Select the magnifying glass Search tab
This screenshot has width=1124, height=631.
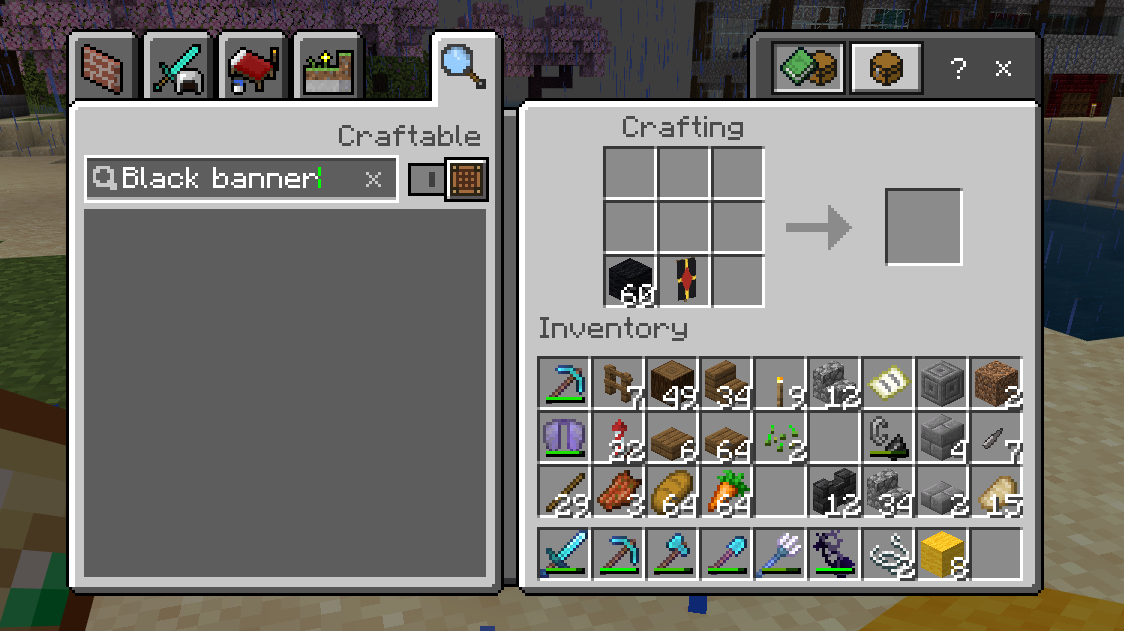coord(463,66)
